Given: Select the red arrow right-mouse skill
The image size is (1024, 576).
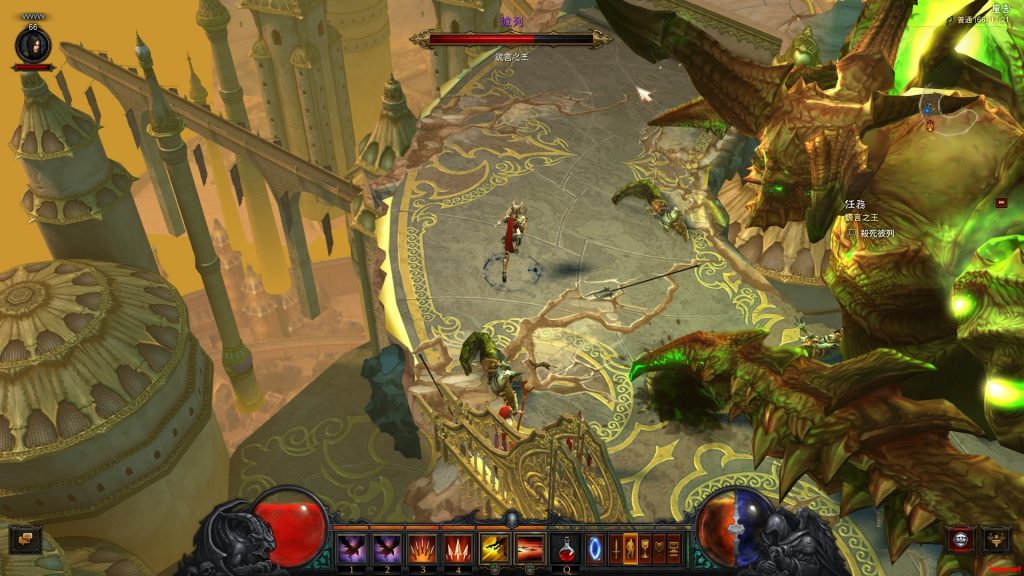Looking at the screenshot, I should 529,548.
